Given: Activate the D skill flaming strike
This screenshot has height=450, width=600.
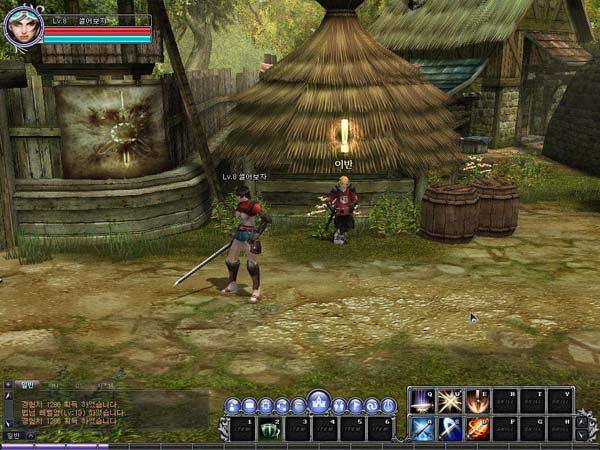Looking at the screenshot, I should [x=477, y=429].
